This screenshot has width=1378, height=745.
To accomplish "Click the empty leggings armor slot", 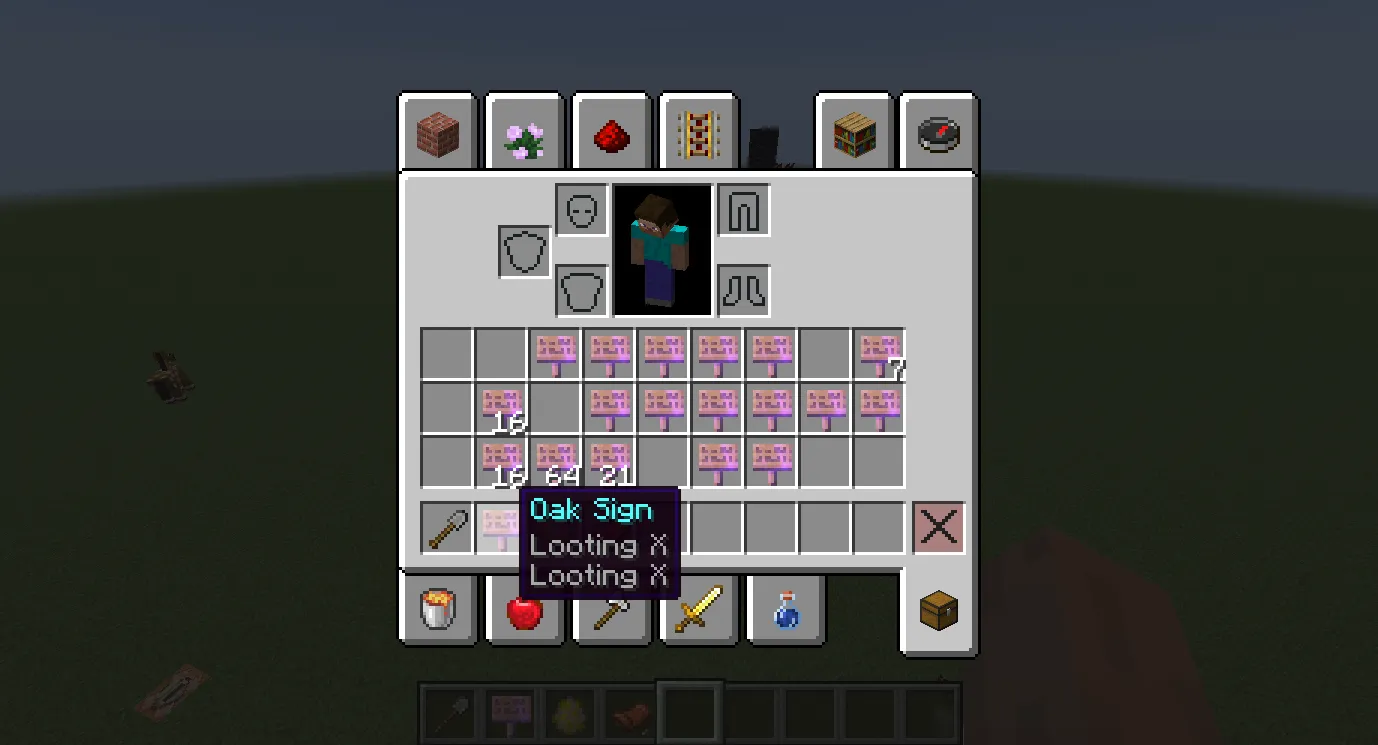I will pos(743,211).
